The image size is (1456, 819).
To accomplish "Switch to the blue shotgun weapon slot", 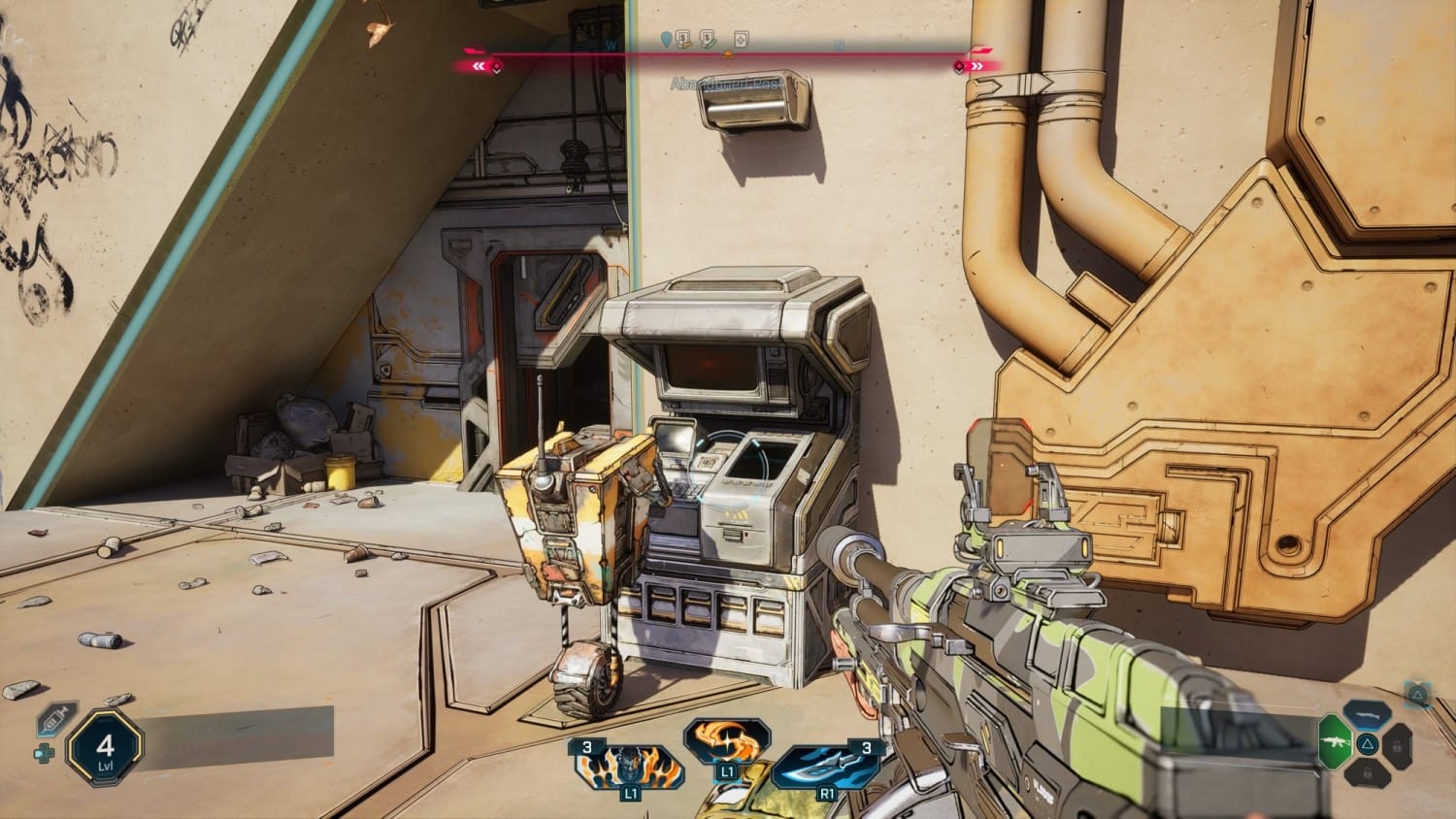I will [1367, 714].
